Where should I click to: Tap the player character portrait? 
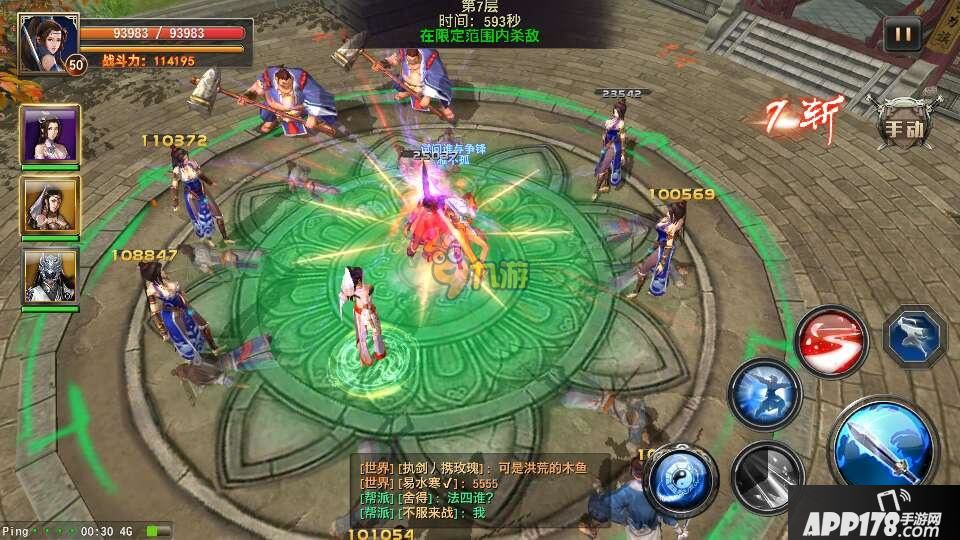(x=42, y=42)
